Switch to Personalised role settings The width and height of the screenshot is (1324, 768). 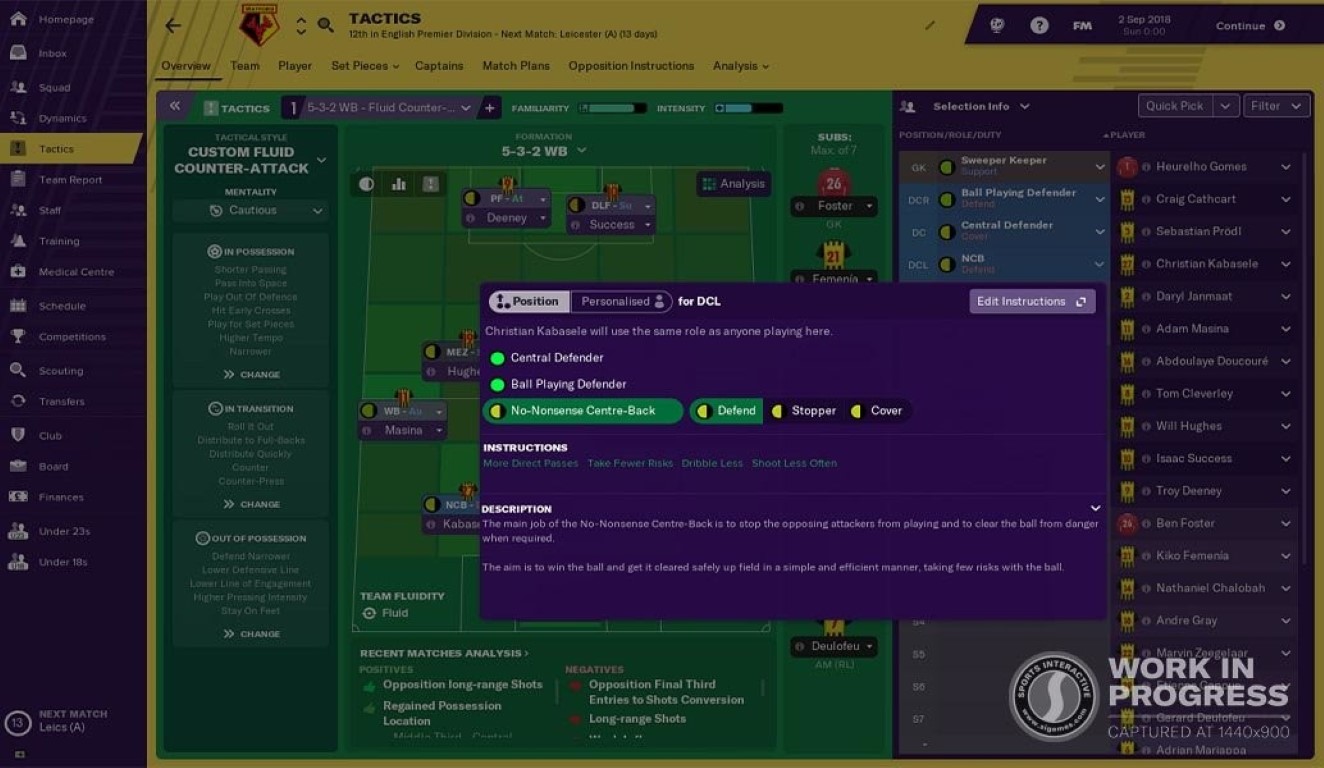[x=623, y=301]
